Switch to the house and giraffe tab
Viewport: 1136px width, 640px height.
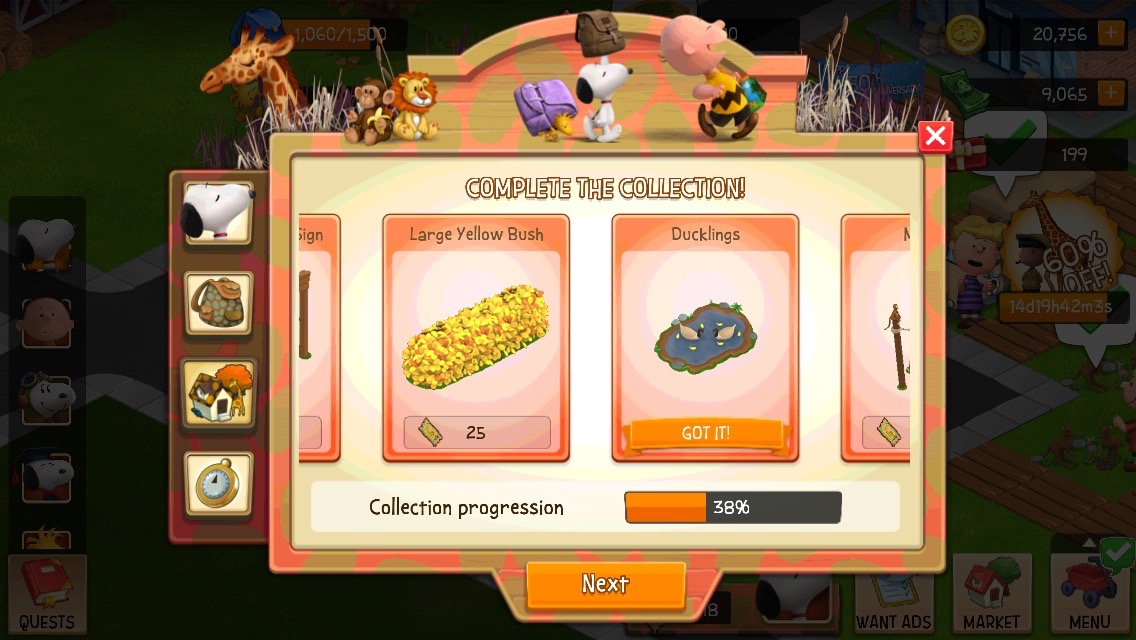click(x=218, y=392)
